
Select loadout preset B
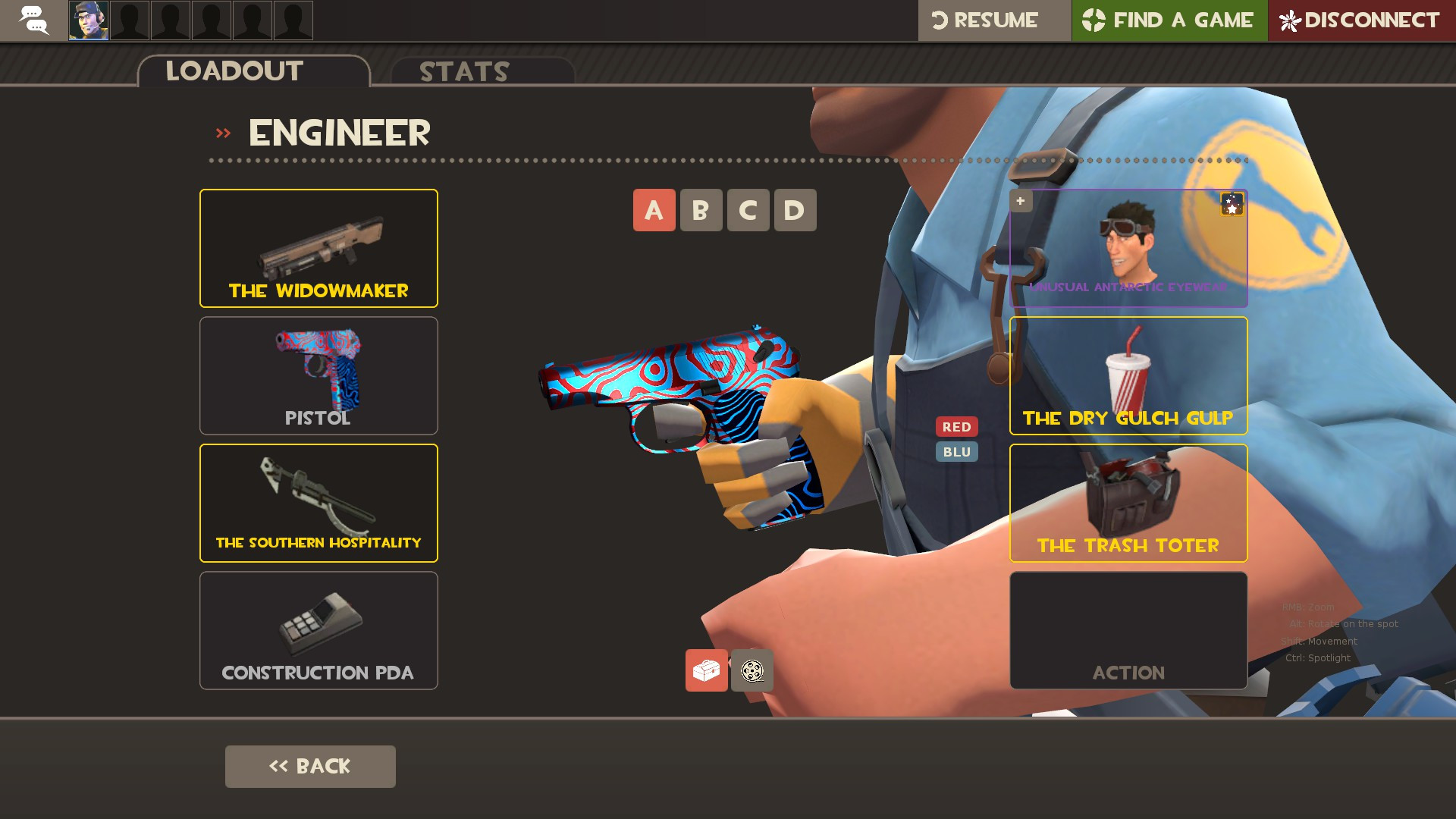(x=701, y=210)
